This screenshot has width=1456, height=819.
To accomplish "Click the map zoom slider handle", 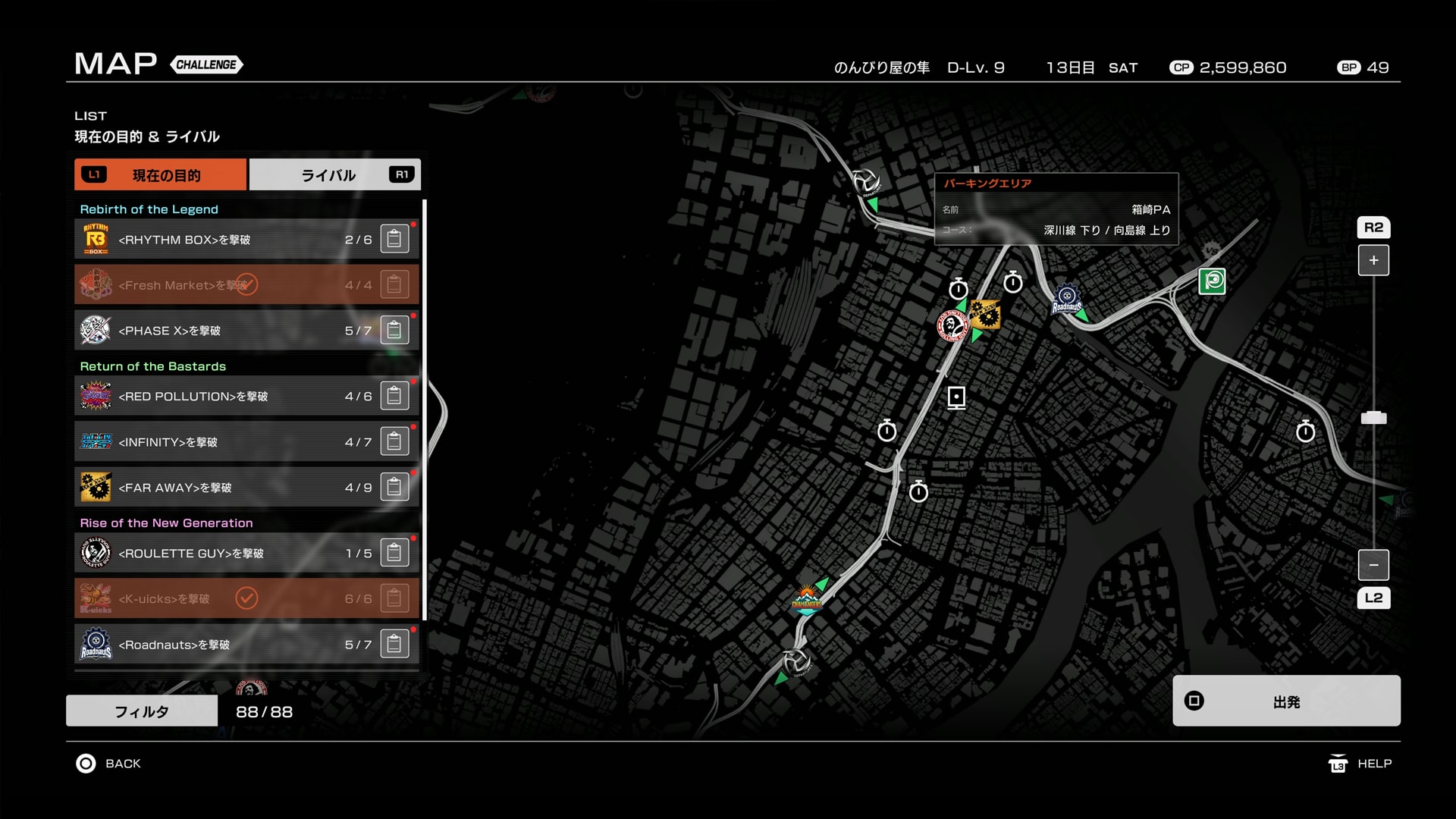I will 1373,418.
